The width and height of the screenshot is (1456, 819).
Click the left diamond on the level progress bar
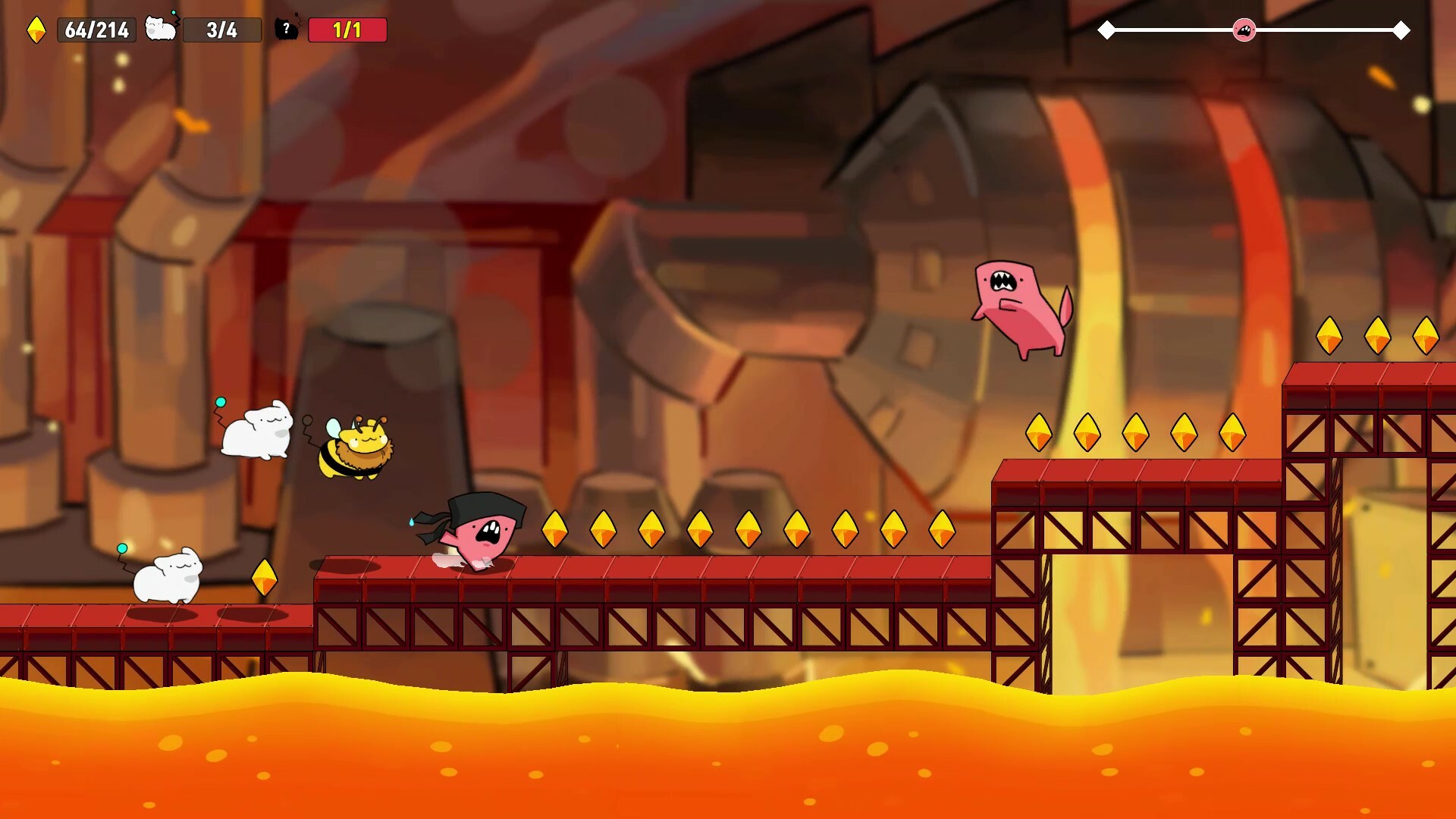coord(1107,30)
